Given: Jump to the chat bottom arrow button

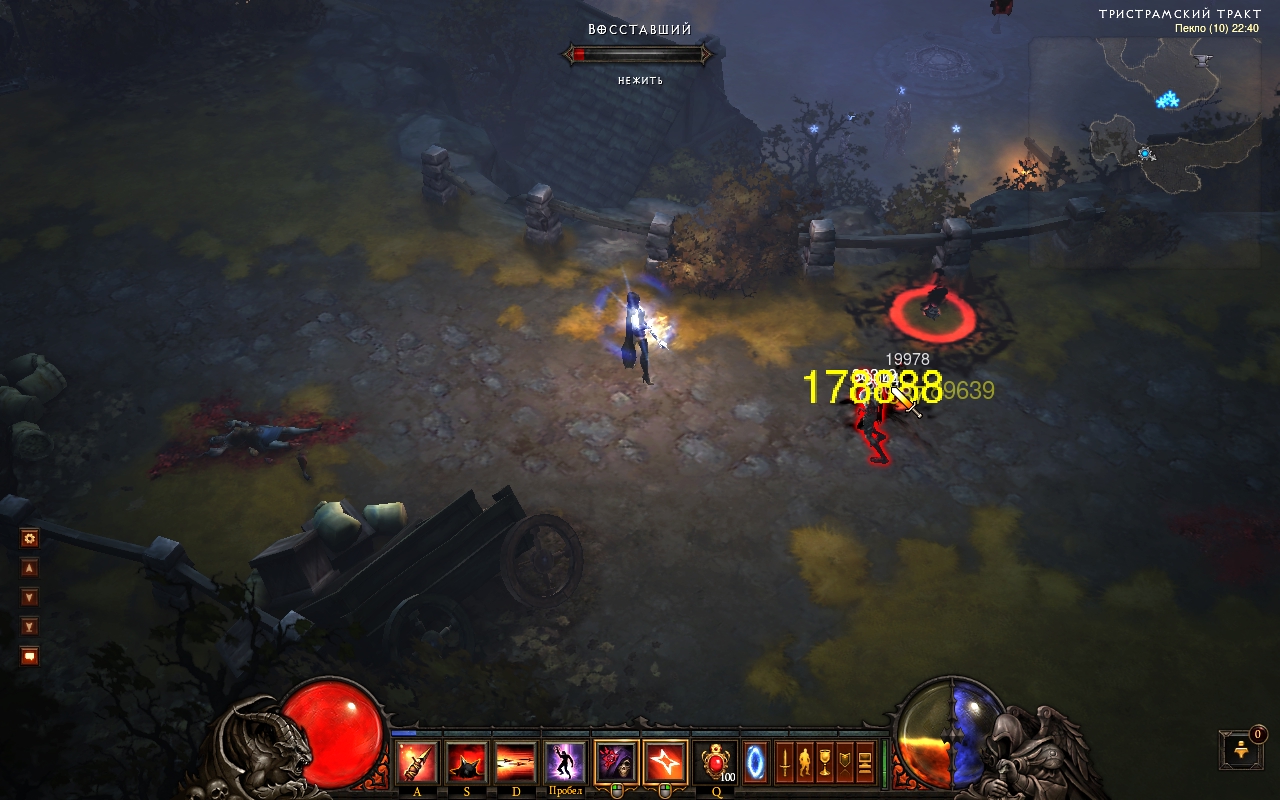Looking at the screenshot, I should [x=30, y=626].
